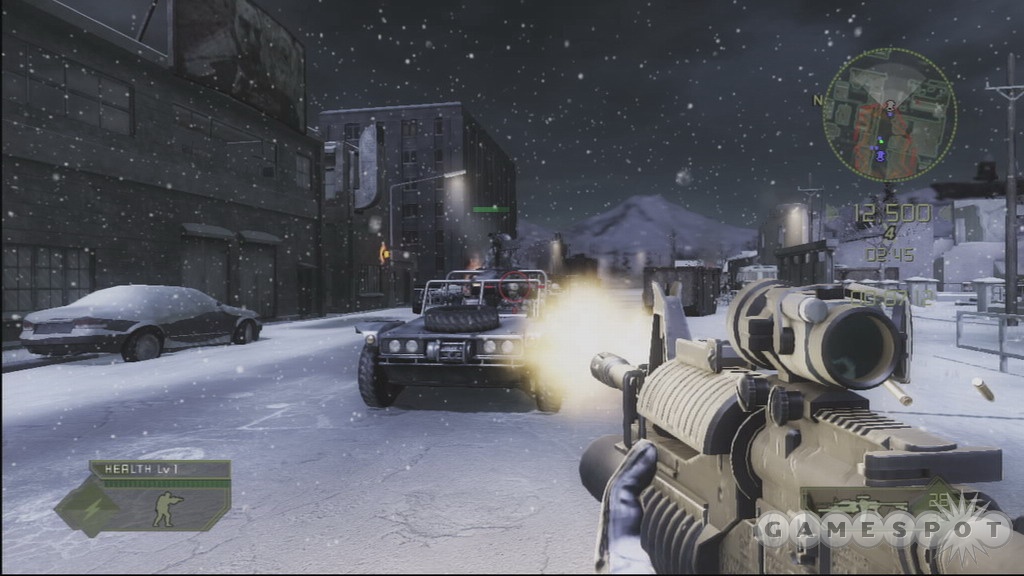This screenshot has height=576, width=1024.
Task: Open the circular radar minimap
Action: [888, 115]
